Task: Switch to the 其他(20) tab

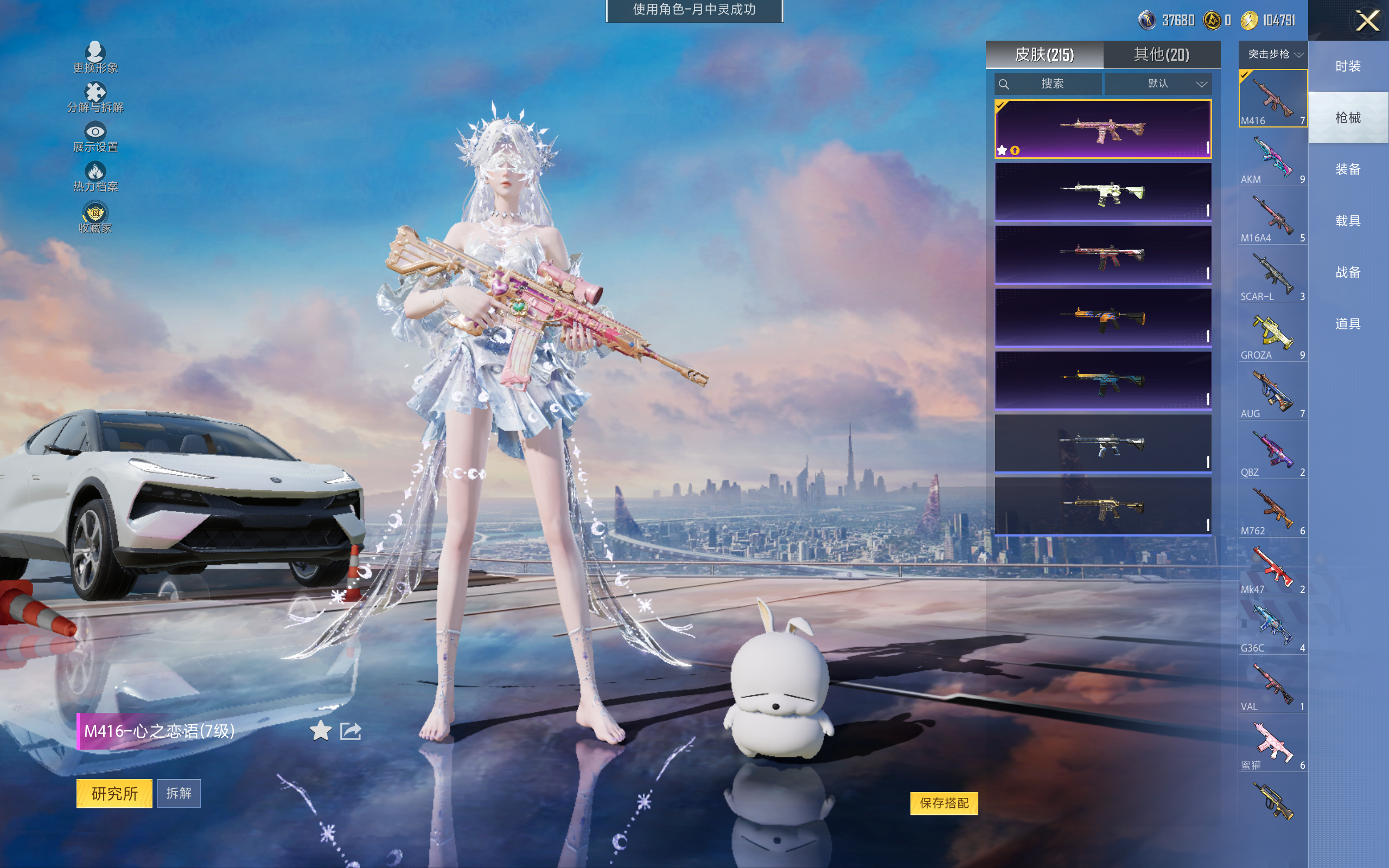Action: tap(1161, 55)
